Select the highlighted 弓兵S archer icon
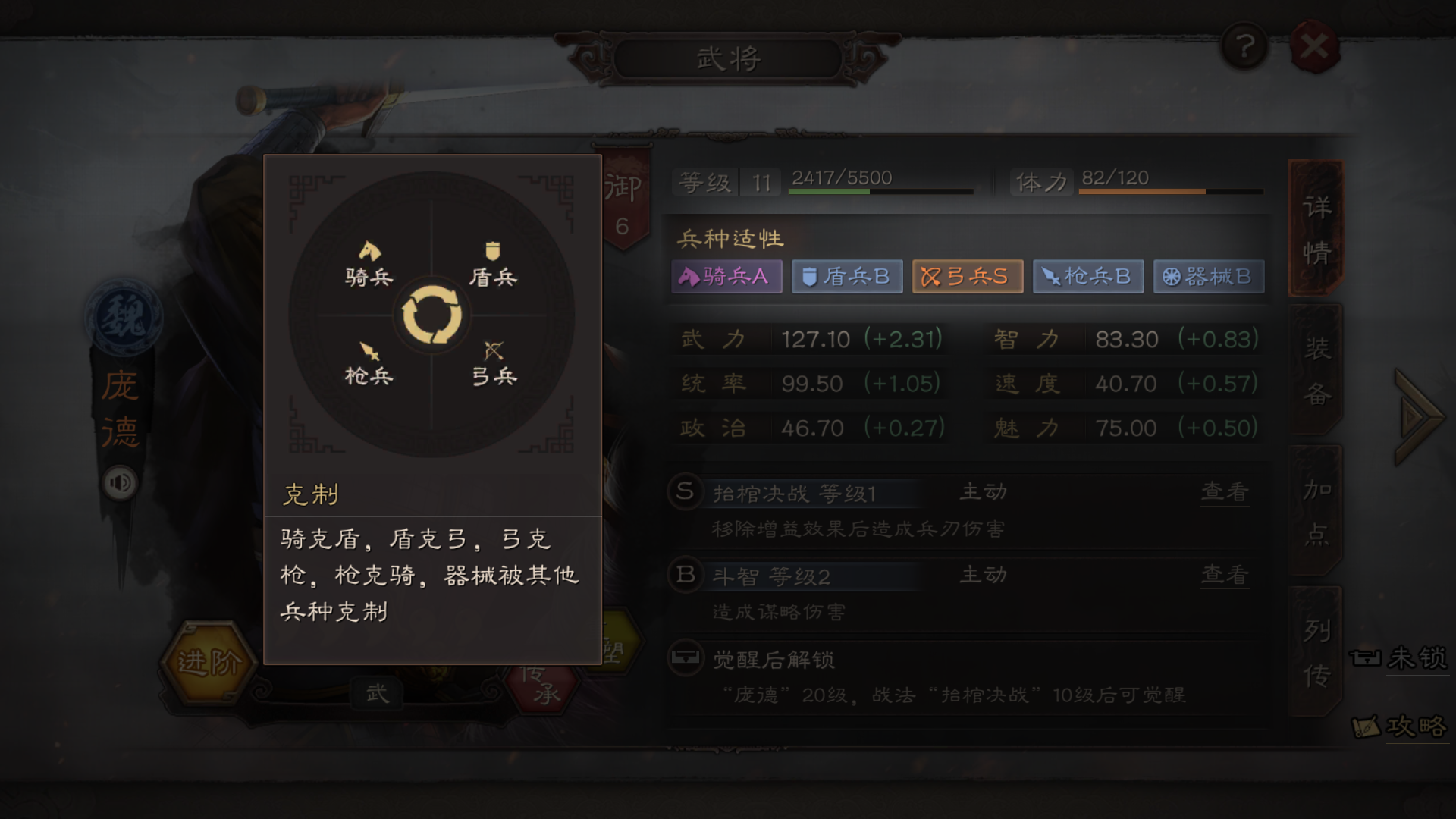 [967, 276]
